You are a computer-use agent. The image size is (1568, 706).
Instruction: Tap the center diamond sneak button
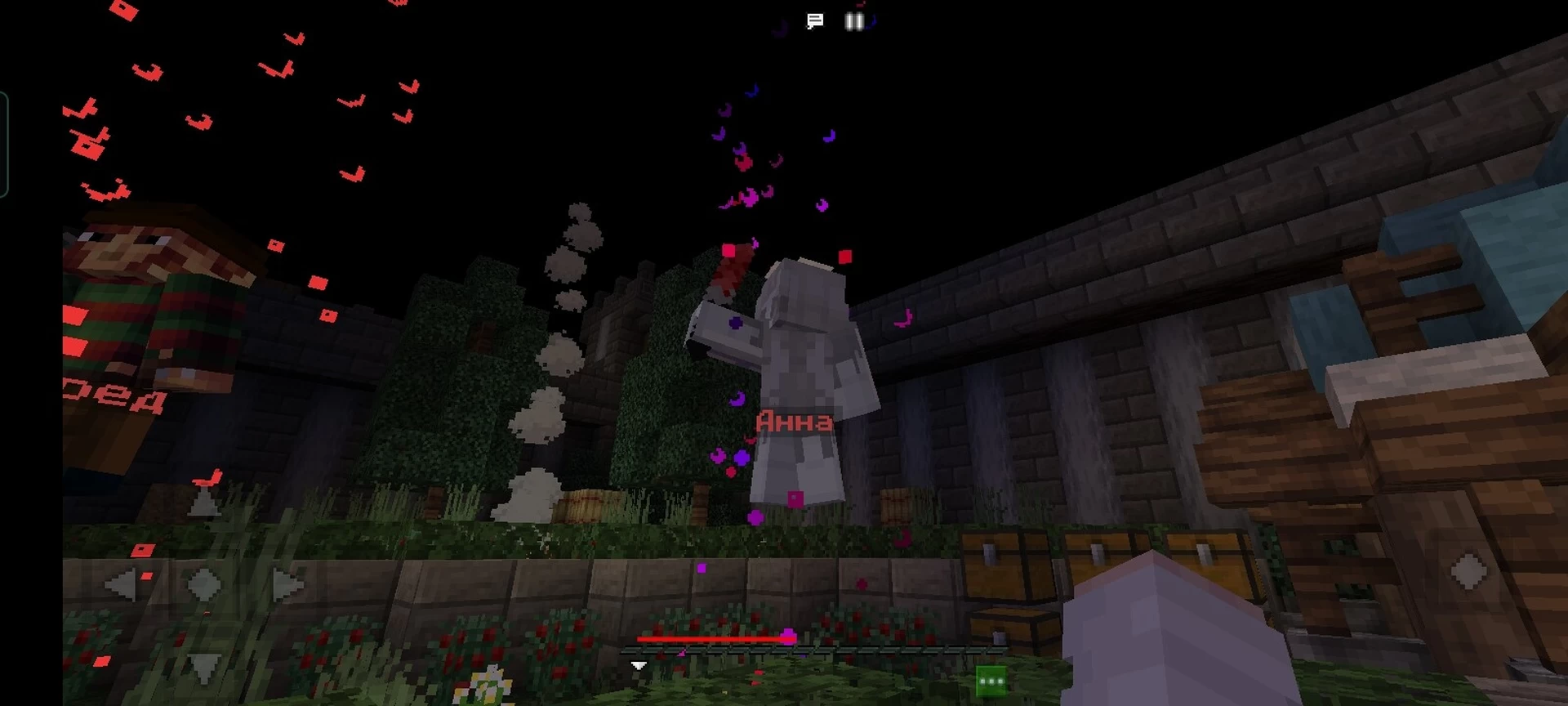point(204,585)
